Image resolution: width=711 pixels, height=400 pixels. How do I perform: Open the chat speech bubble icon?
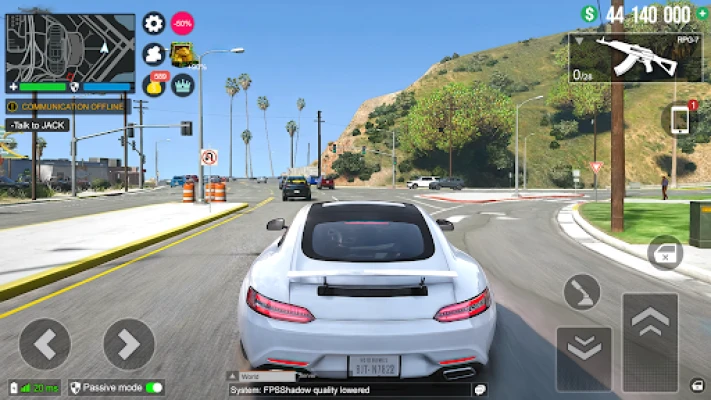(x=479, y=389)
